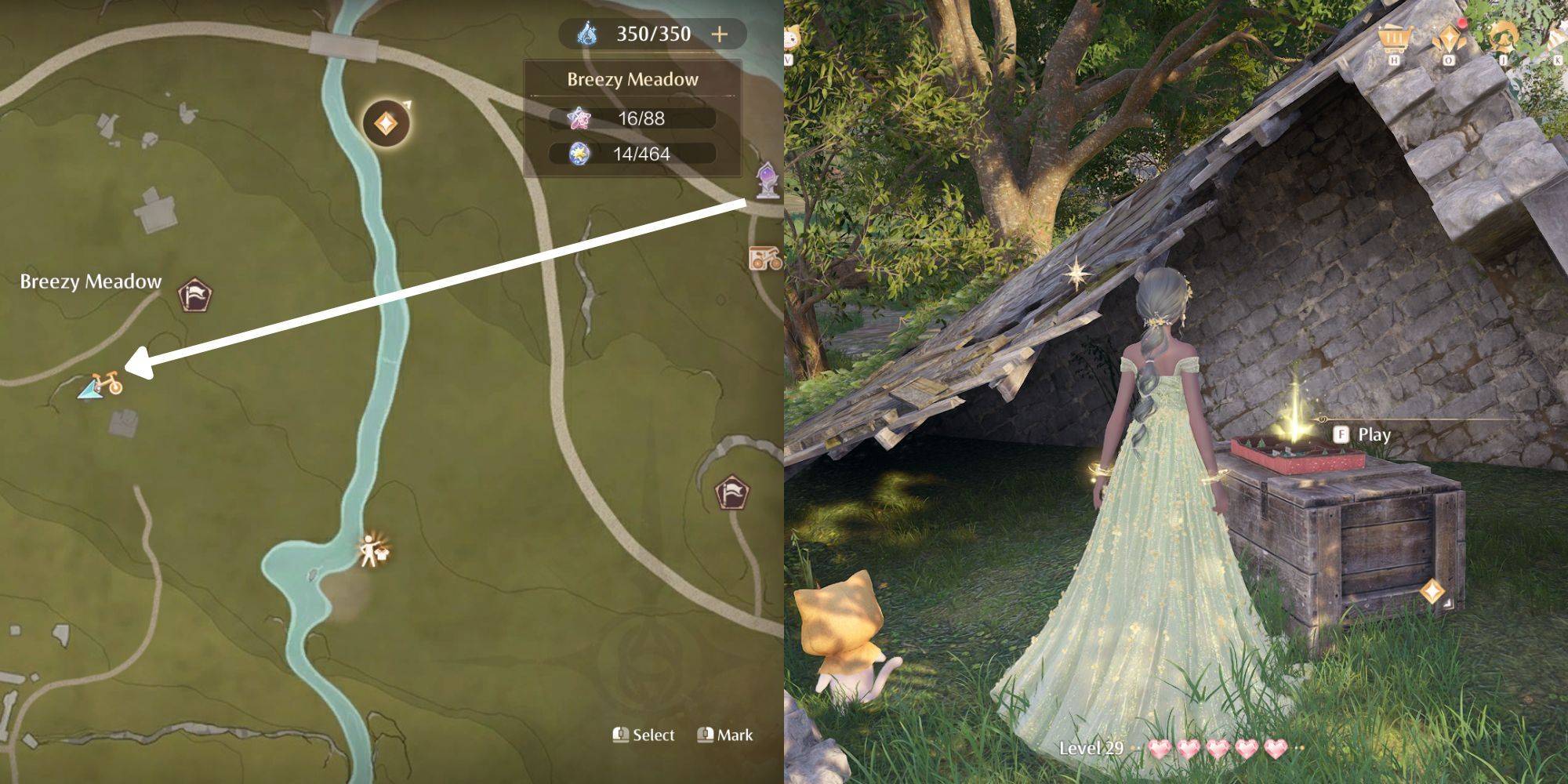Click the cat face icon at the left edge

[790, 38]
